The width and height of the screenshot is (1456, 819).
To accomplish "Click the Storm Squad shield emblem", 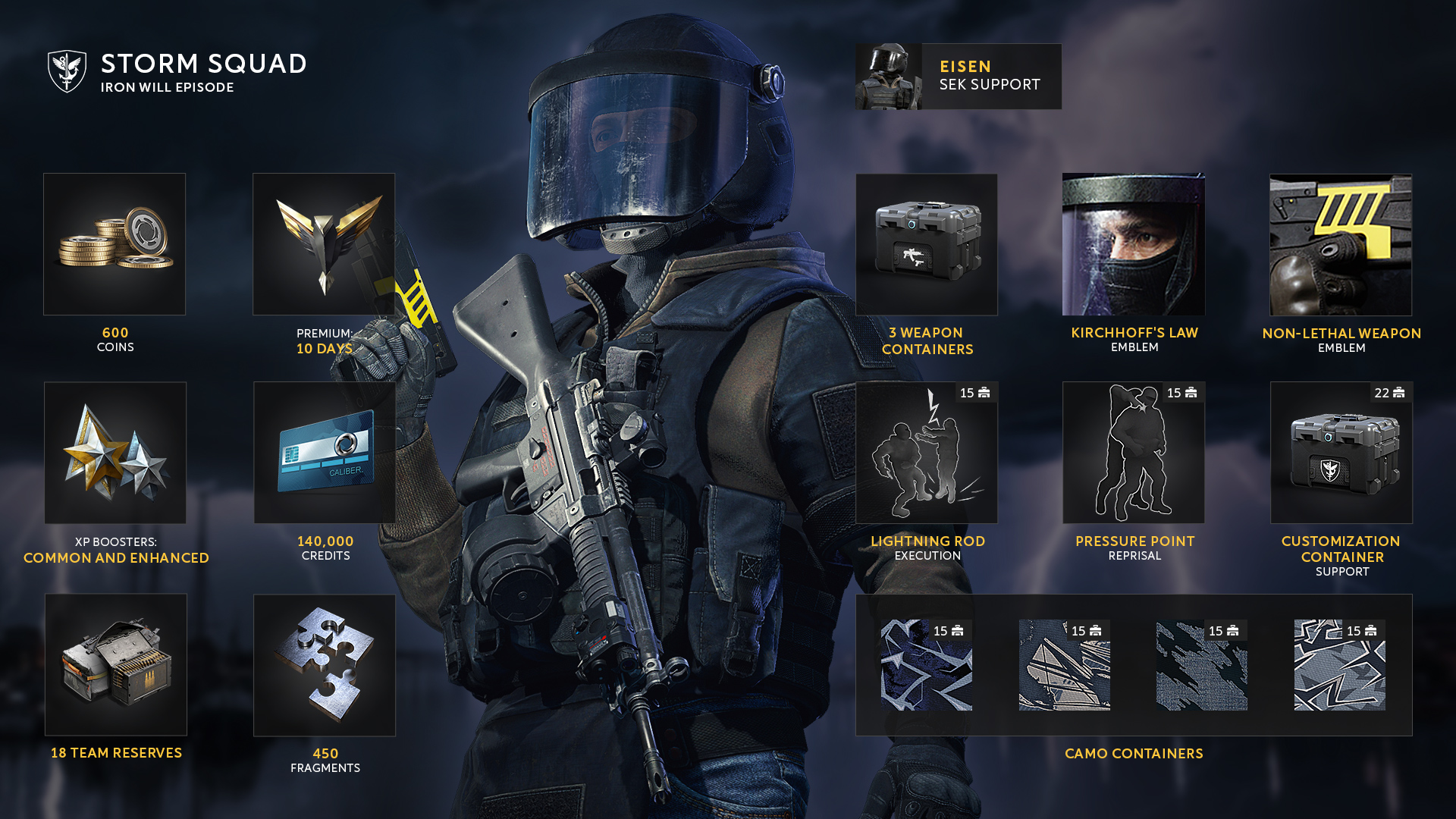I will click(x=67, y=71).
